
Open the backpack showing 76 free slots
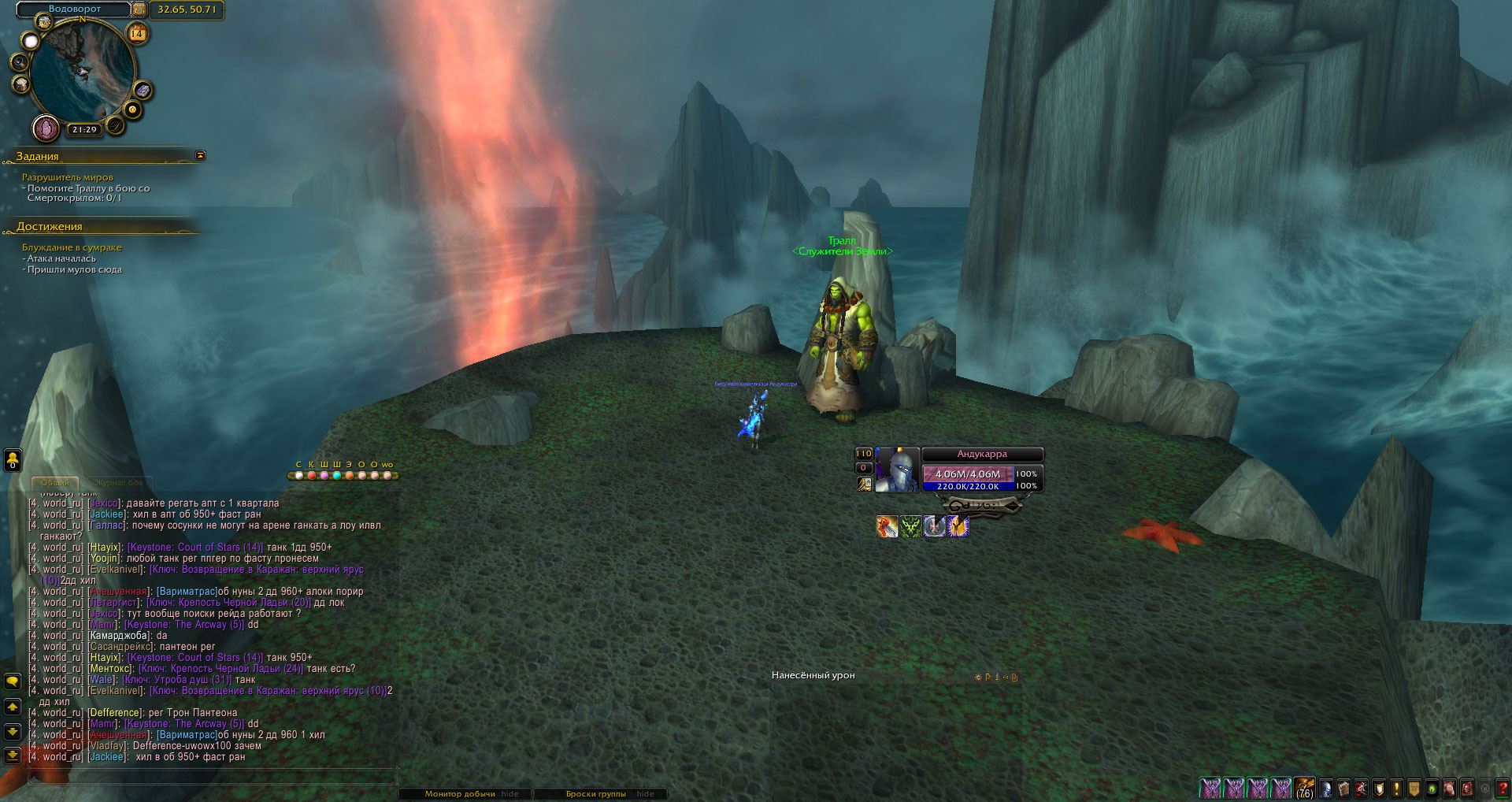(x=1304, y=787)
